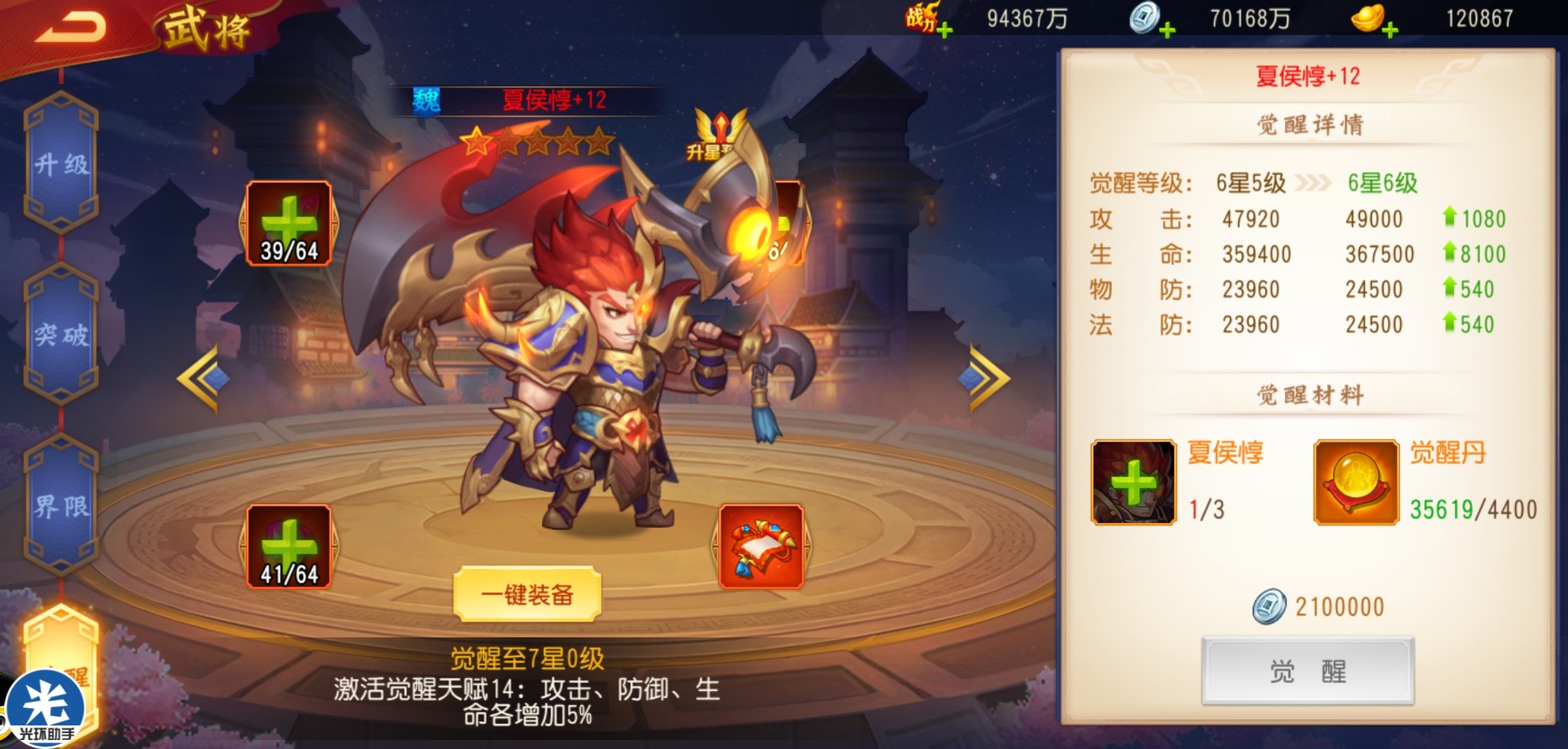Viewport: 1568px width, 749px height.
Task: Click the 觉醒 awaken button
Action: (1307, 671)
